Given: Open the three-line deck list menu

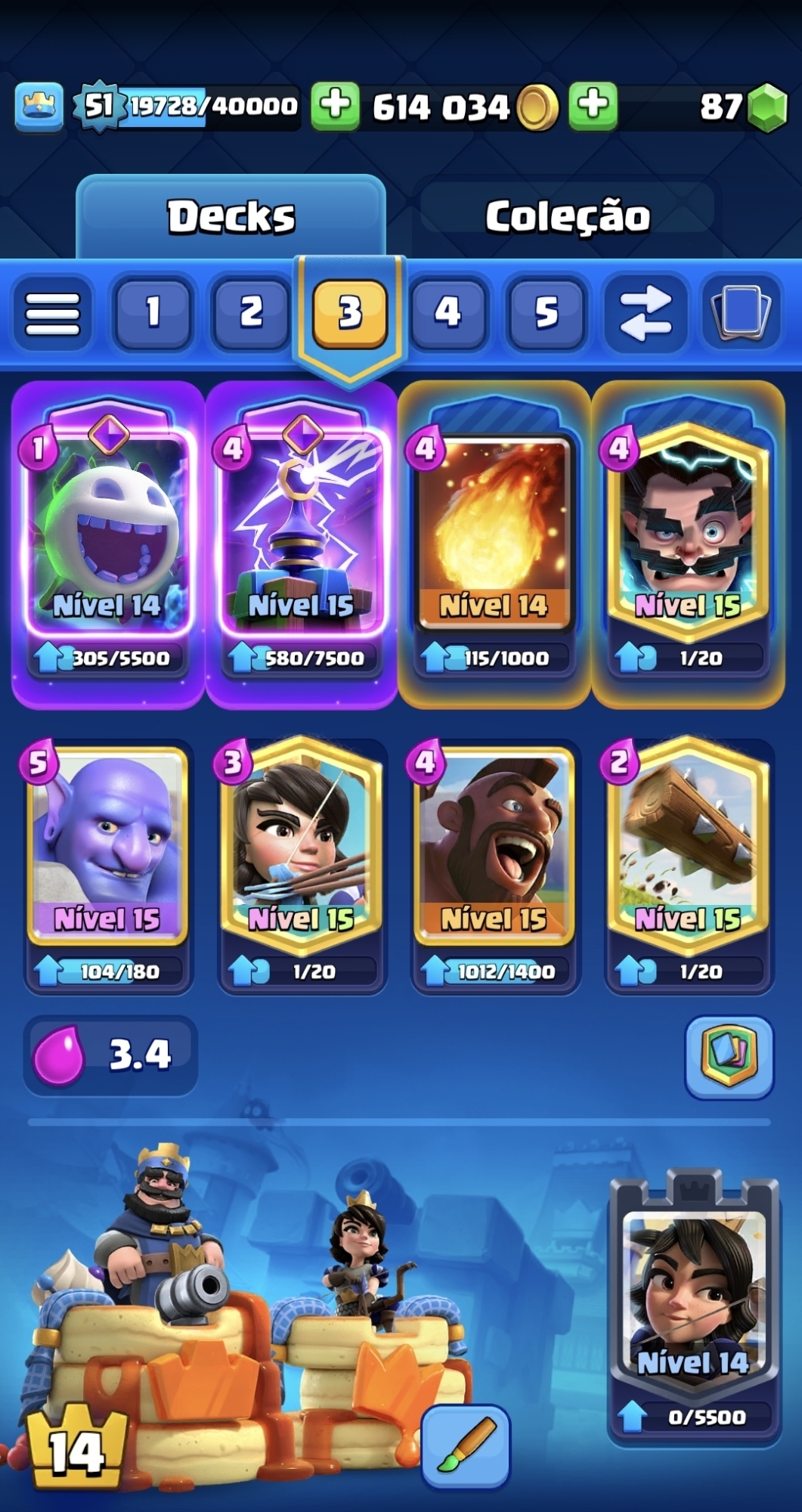Looking at the screenshot, I should 53,312.
